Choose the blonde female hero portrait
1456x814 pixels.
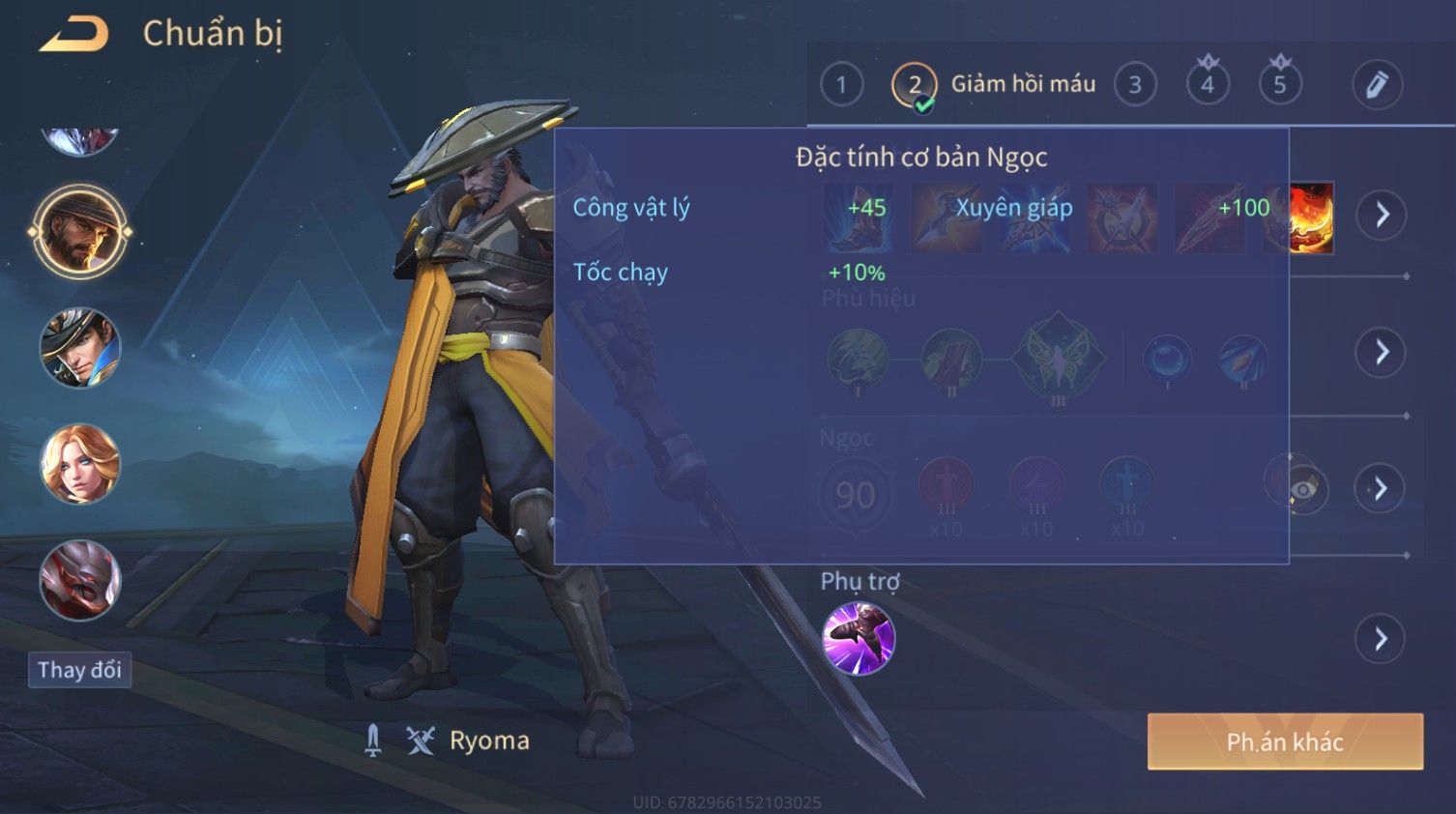click(x=79, y=464)
